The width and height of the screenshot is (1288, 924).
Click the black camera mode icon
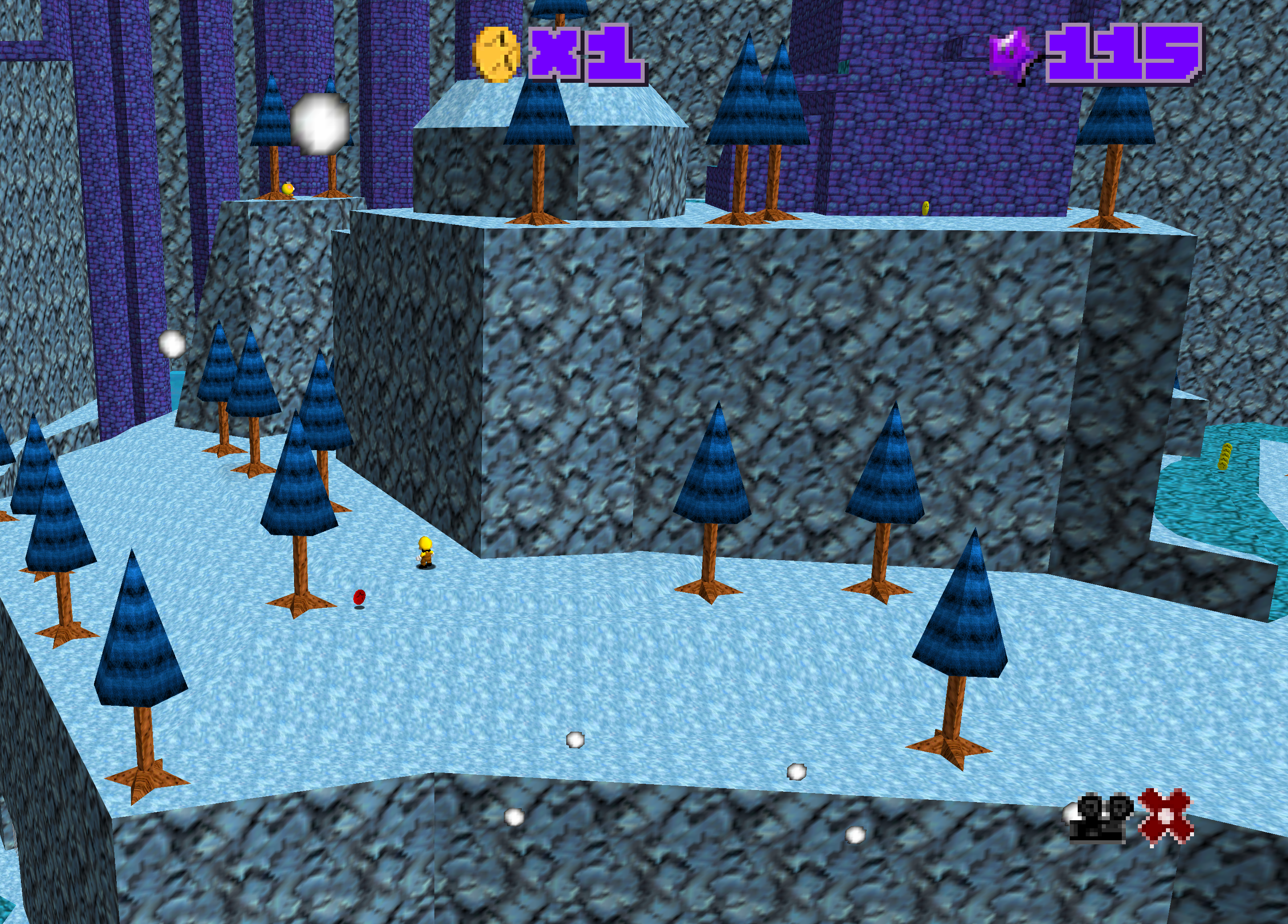[x=1100, y=819]
